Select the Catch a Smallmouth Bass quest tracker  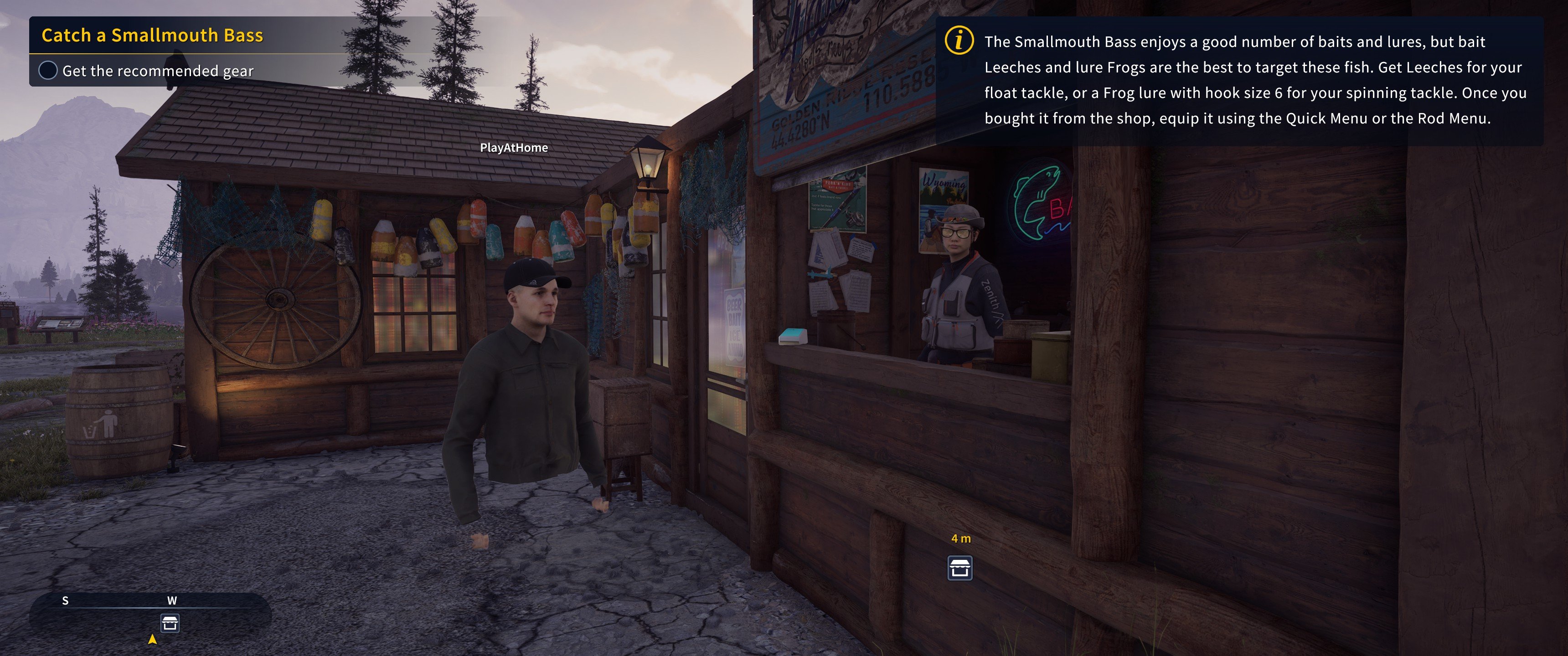(152, 35)
